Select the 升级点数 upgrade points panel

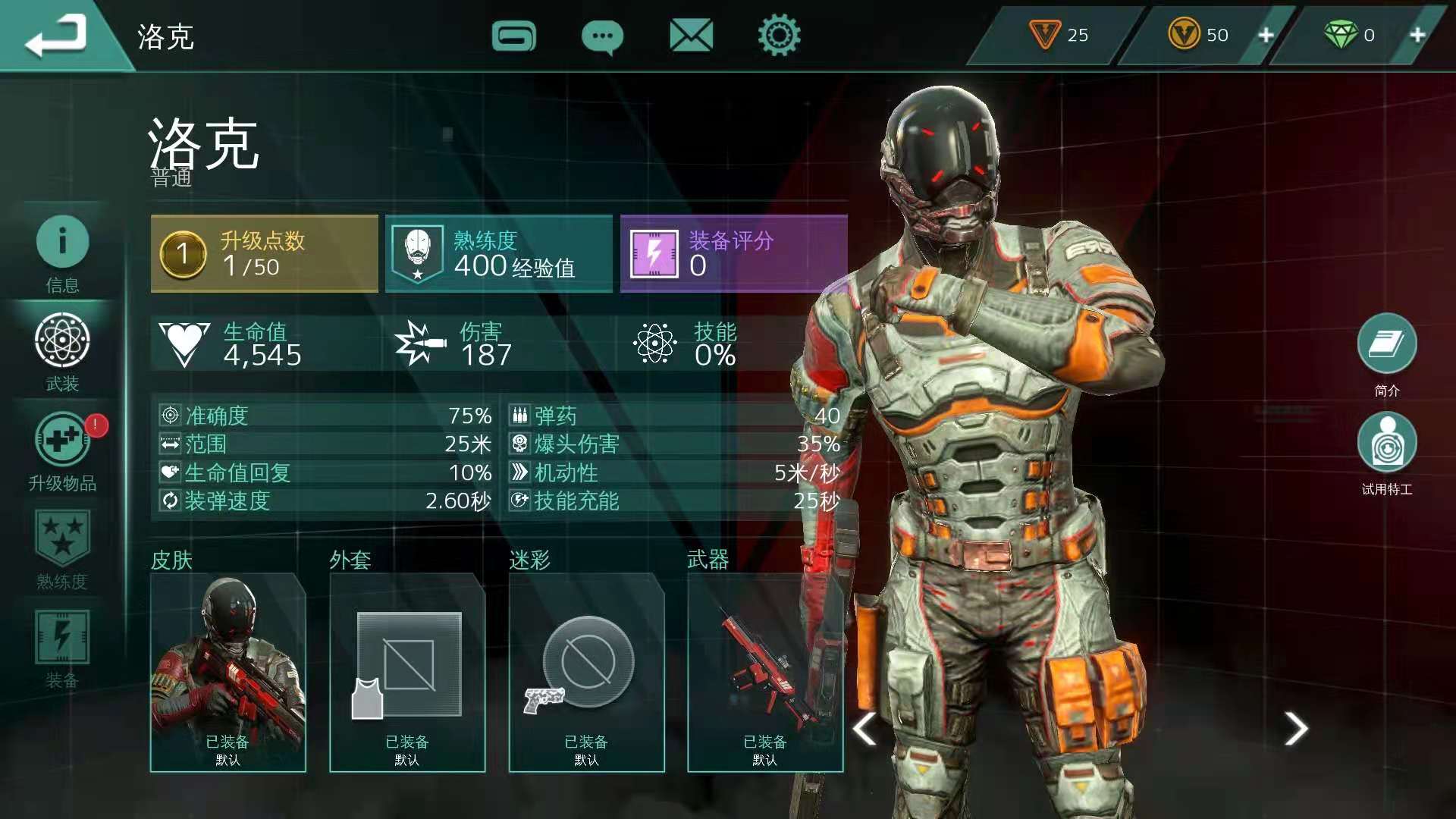265,253
